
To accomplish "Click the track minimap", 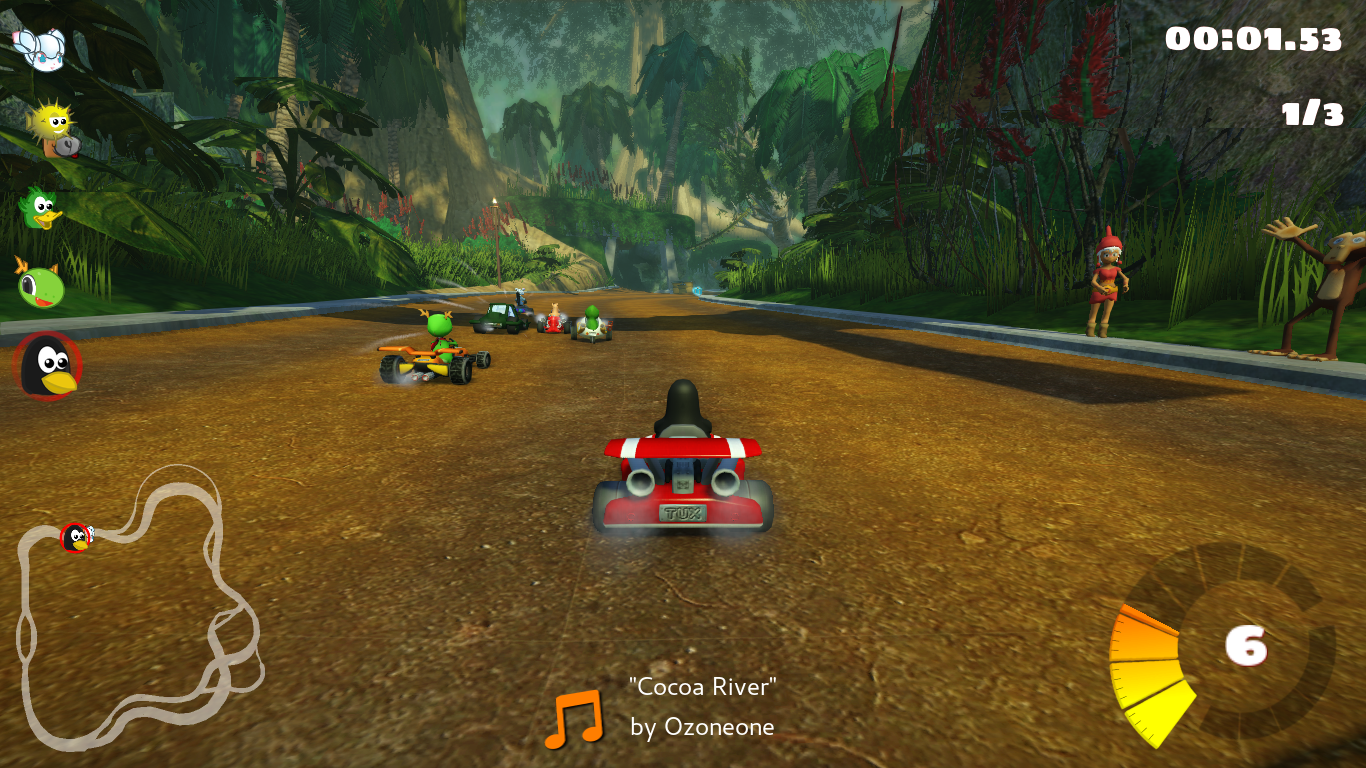I will 140,610.
